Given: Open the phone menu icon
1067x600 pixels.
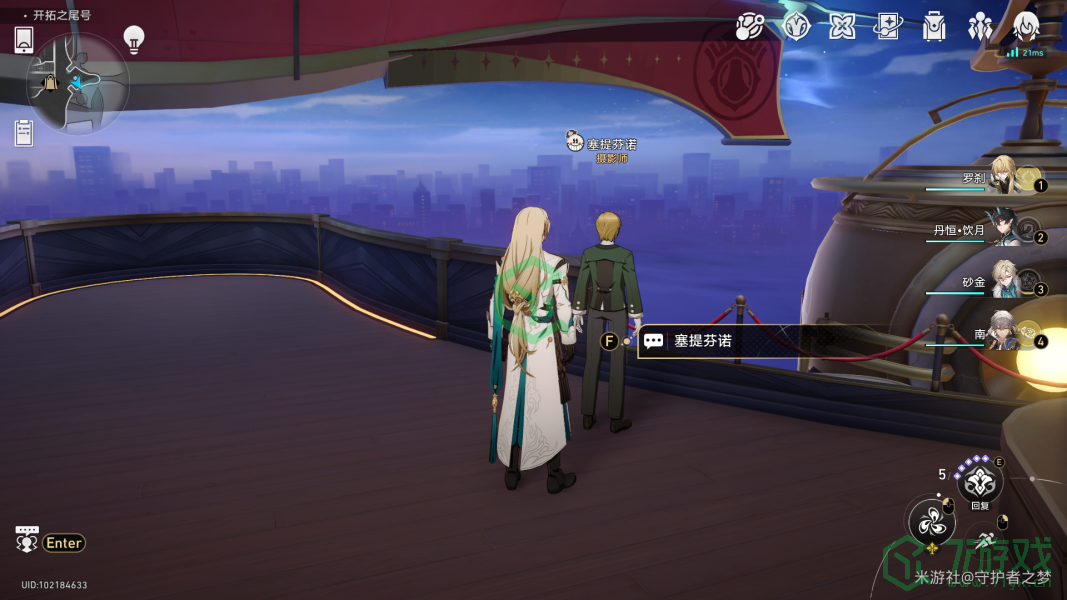Looking at the screenshot, I should pos(24,40).
